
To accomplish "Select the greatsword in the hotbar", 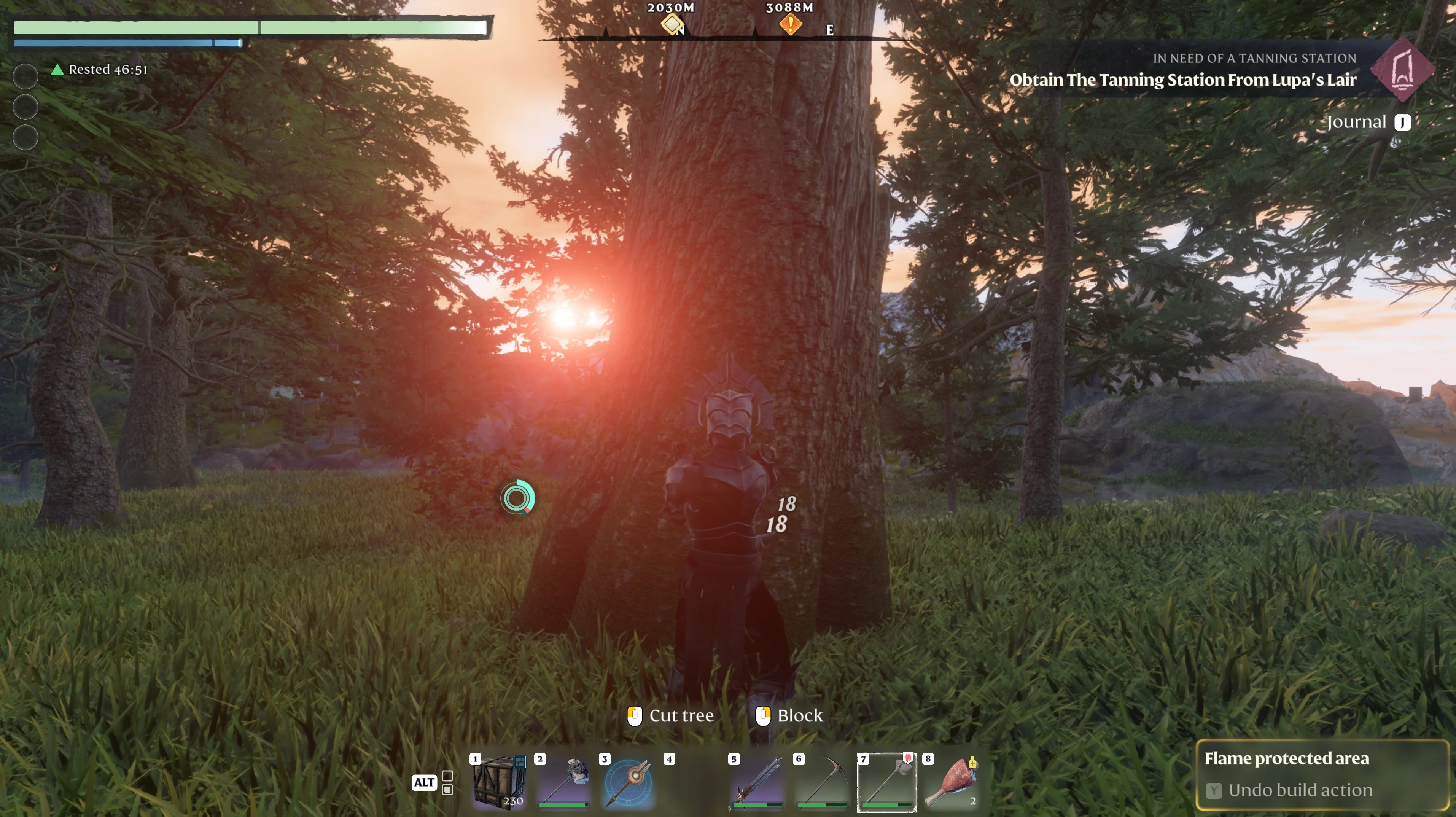I will 757,782.
